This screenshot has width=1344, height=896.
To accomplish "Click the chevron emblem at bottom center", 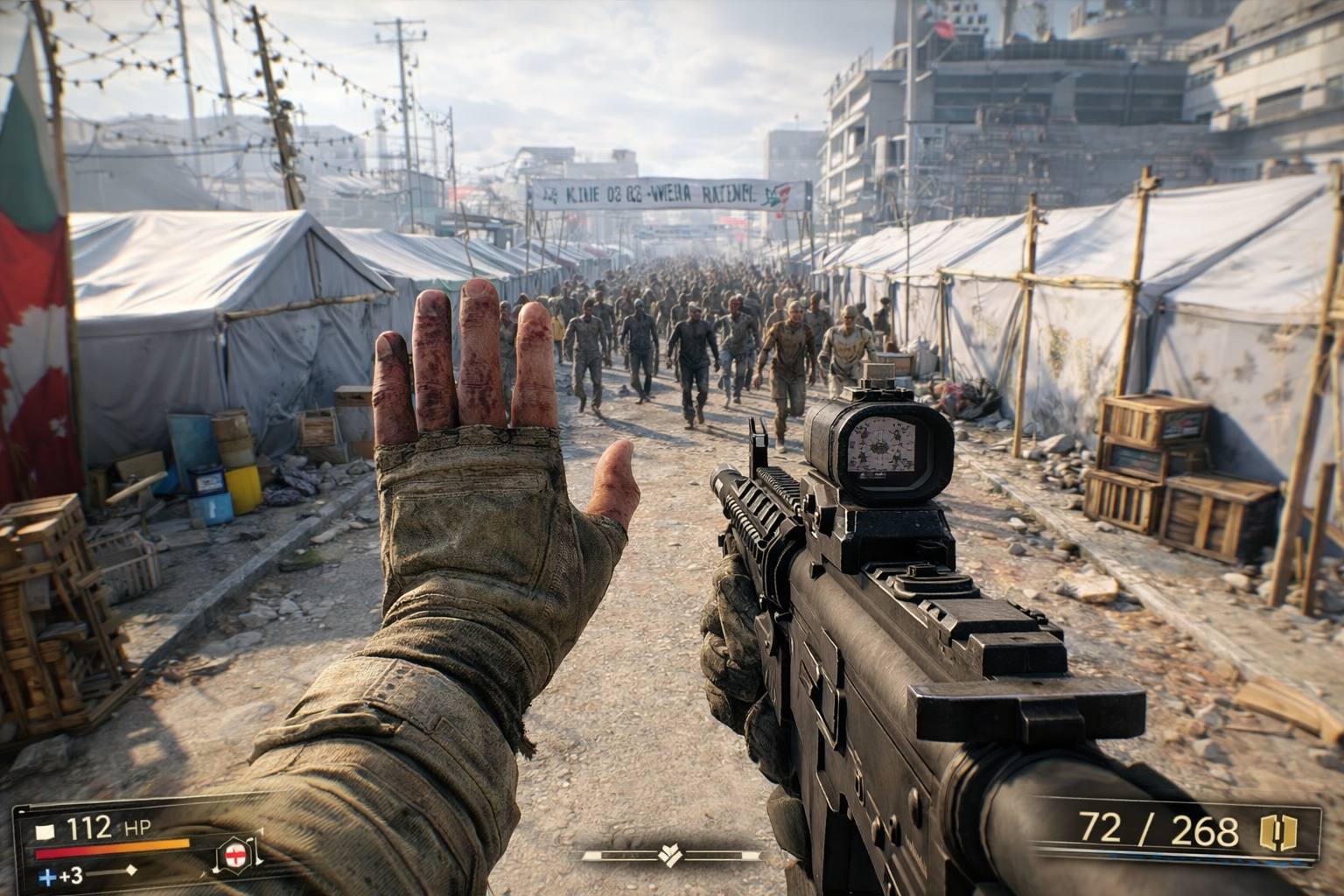I will (x=671, y=854).
